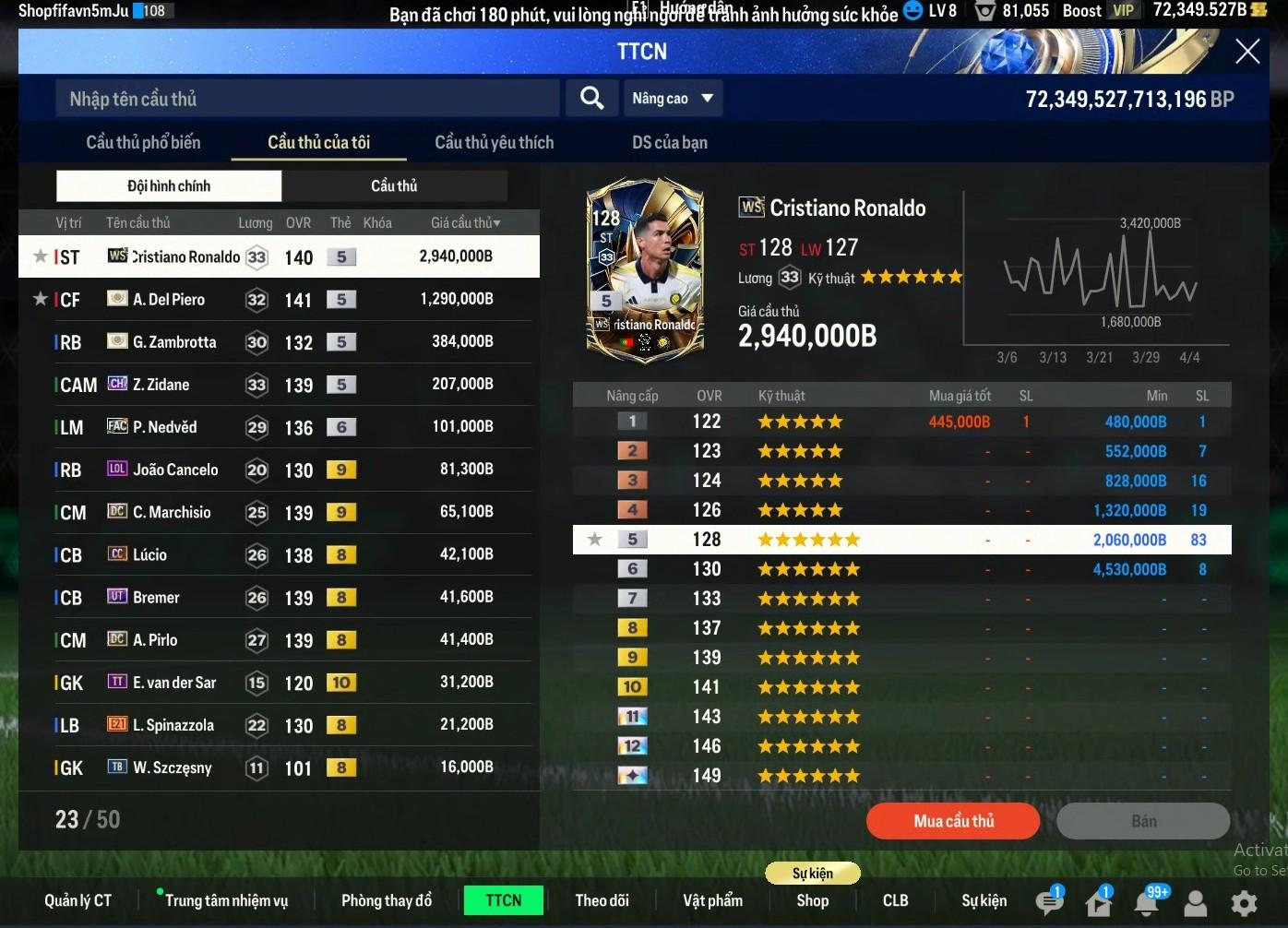Screen dimensions: 1288x928
Task: Select upgrade level 6 price row
Action: (x=901, y=569)
